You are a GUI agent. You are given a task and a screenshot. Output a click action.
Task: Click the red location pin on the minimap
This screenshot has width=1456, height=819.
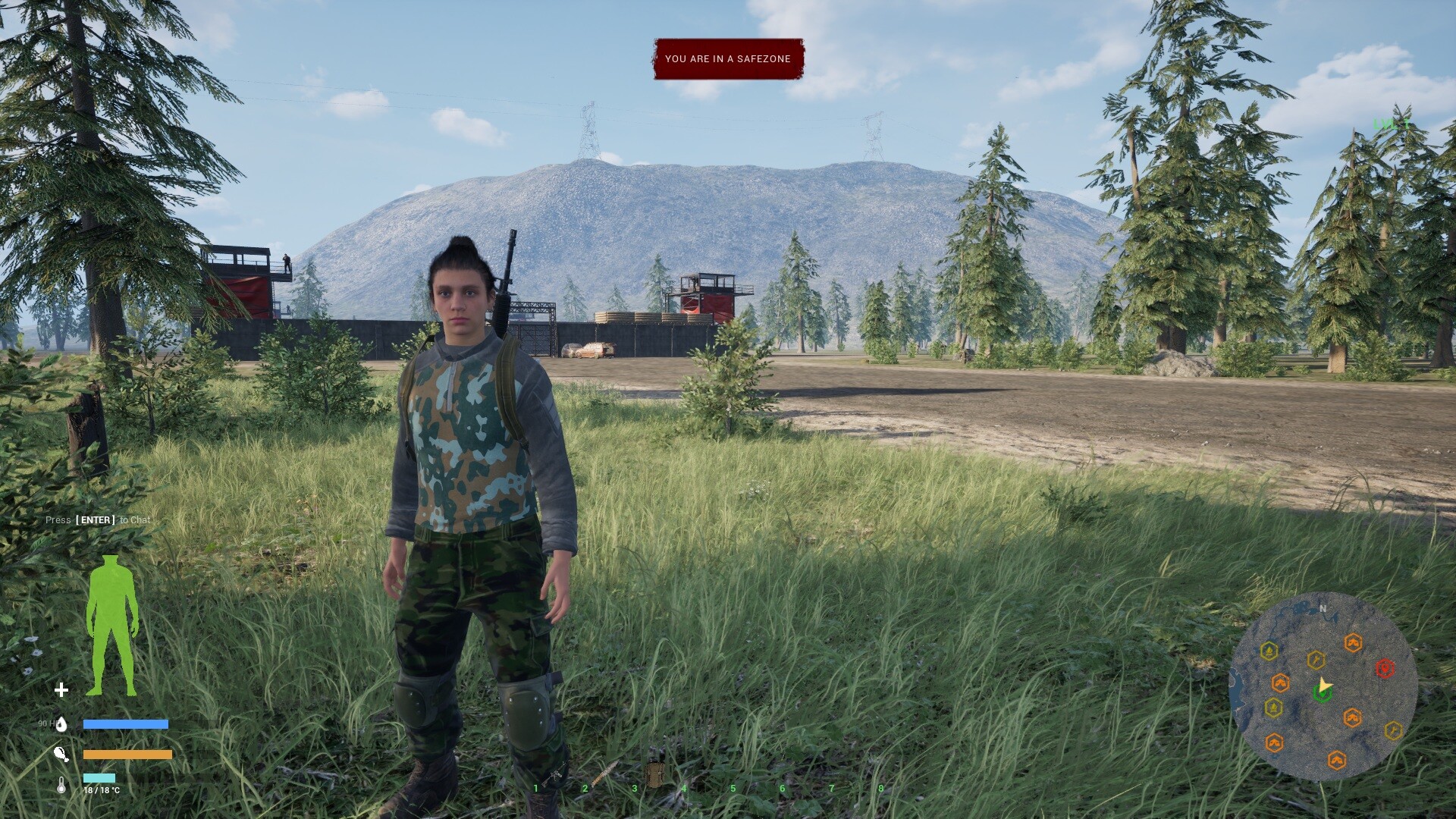pos(1385,669)
